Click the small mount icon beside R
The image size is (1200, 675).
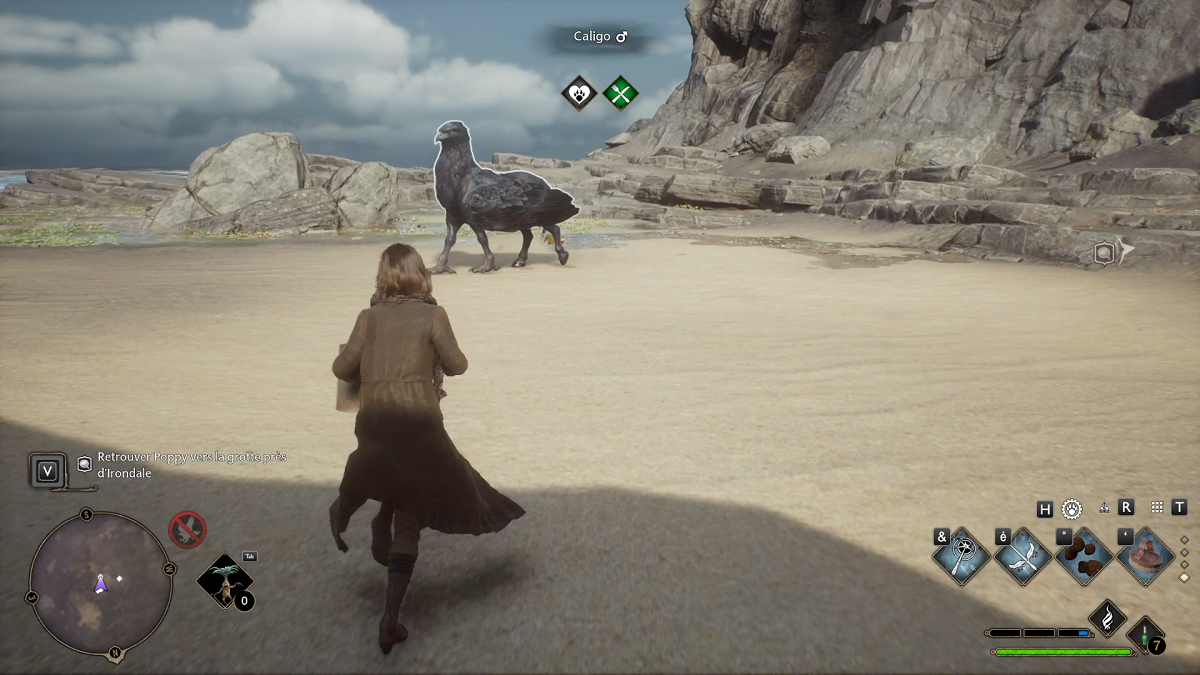click(x=1104, y=508)
